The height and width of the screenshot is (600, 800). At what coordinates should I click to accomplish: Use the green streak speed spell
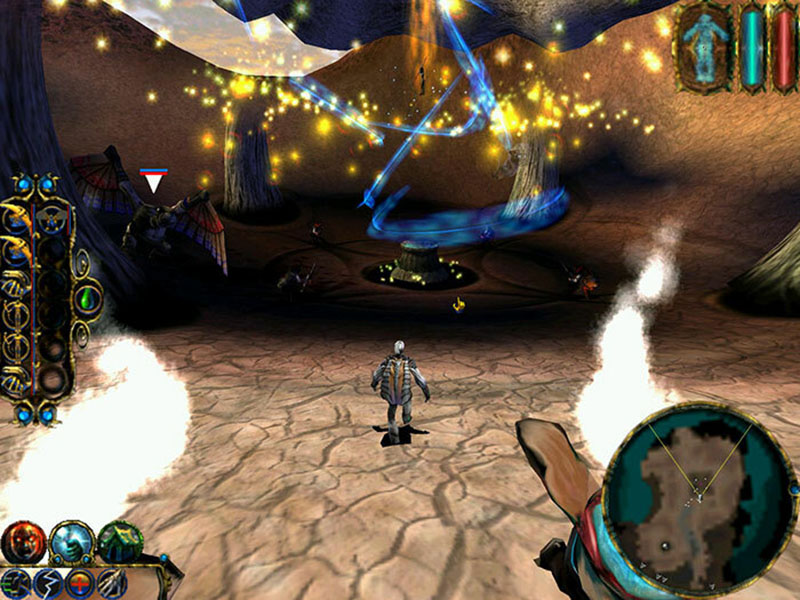pyautogui.click(x=16, y=583)
